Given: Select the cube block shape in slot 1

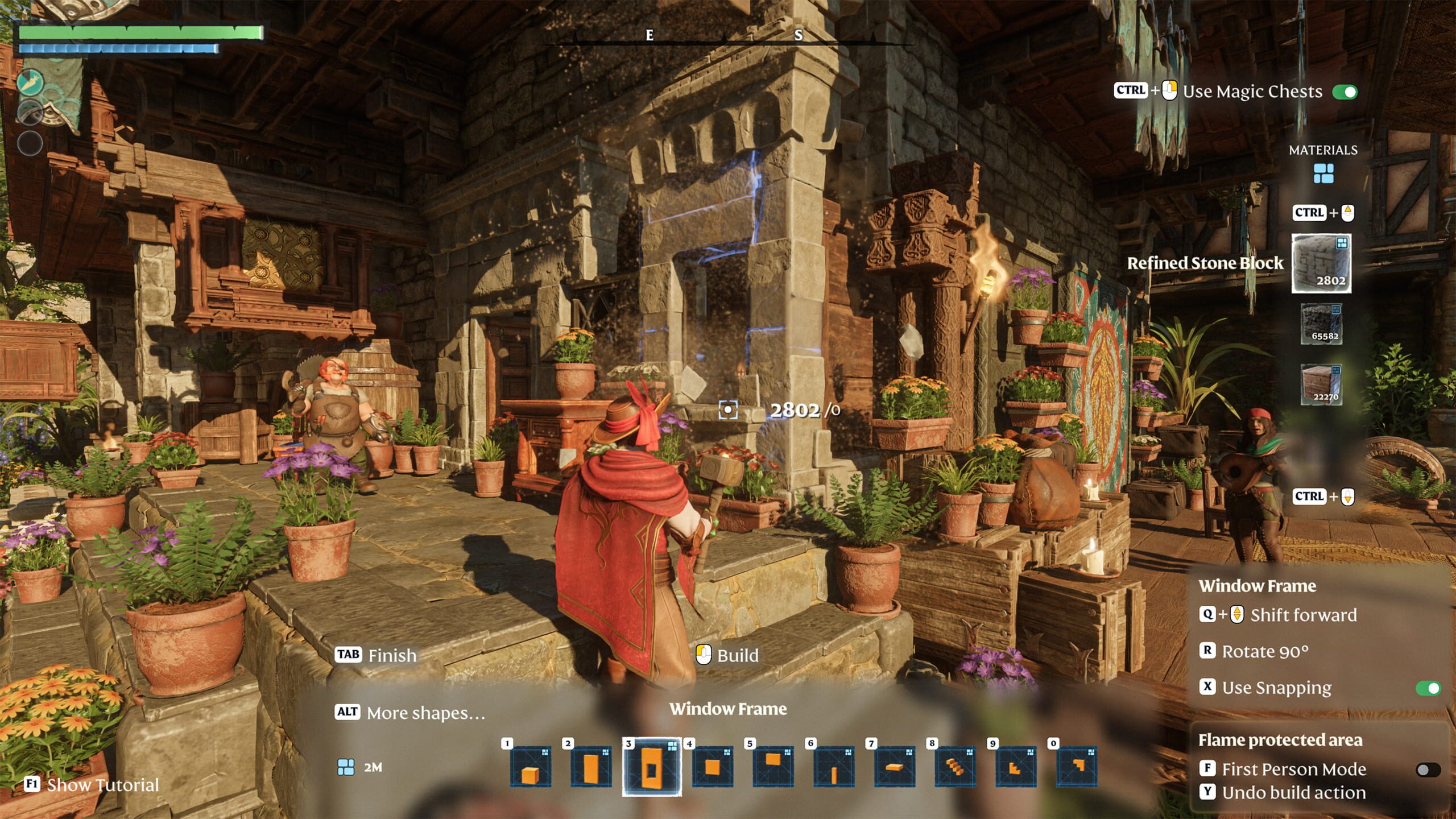Looking at the screenshot, I should (530, 767).
